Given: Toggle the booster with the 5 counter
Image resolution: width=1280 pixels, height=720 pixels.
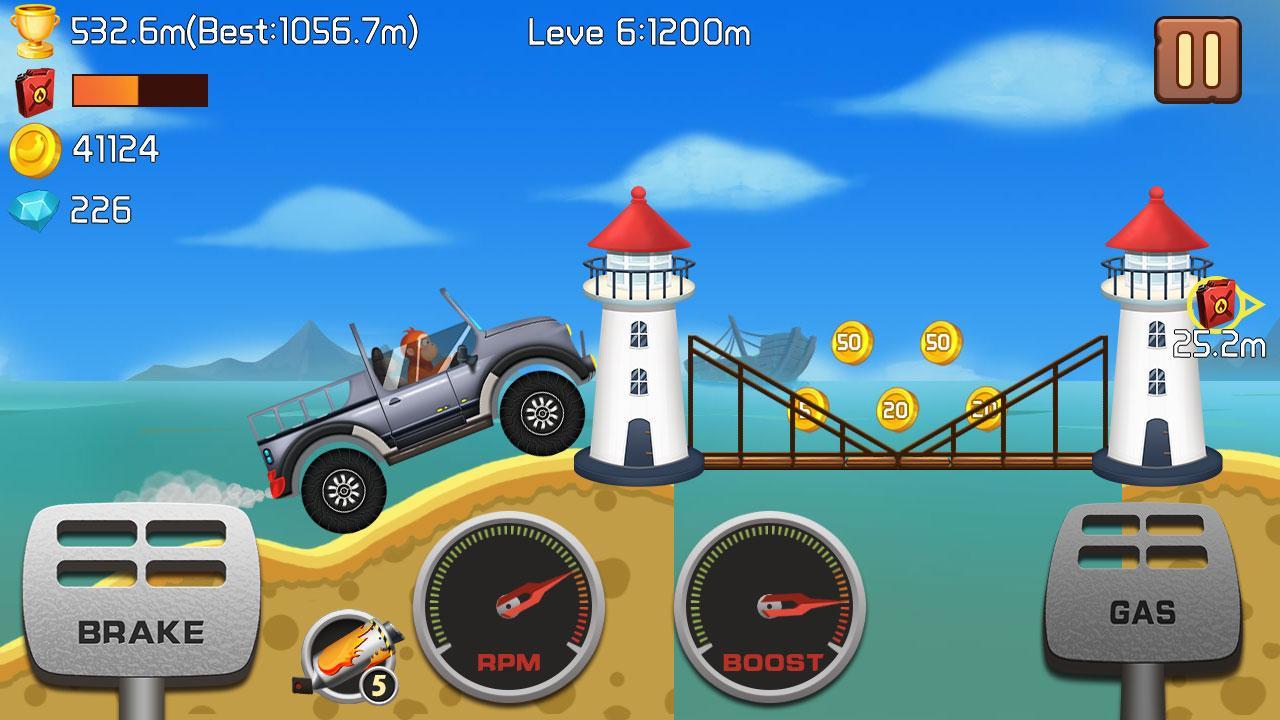Looking at the screenshot, I should click(379, 683).
